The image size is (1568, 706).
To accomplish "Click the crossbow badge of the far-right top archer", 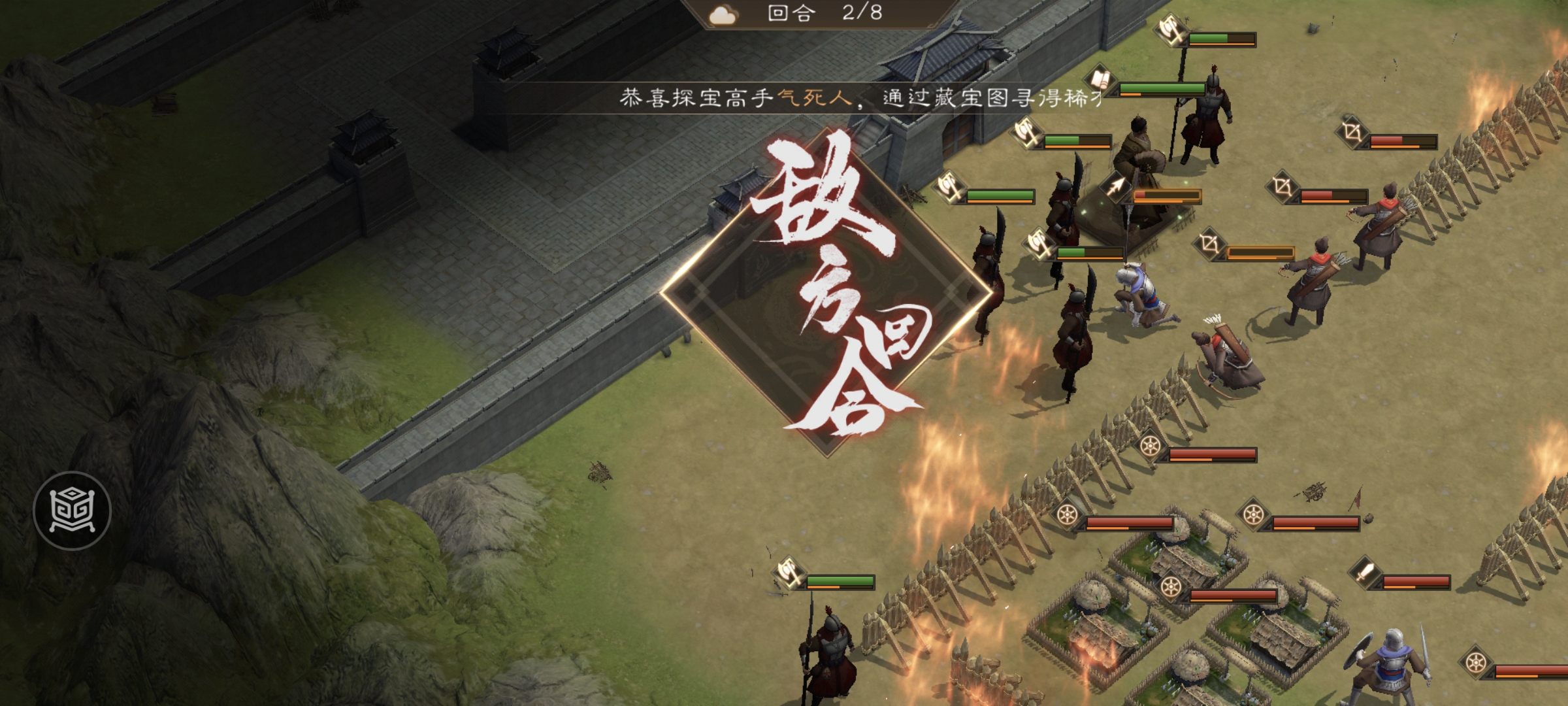I will pos(1350,135).
